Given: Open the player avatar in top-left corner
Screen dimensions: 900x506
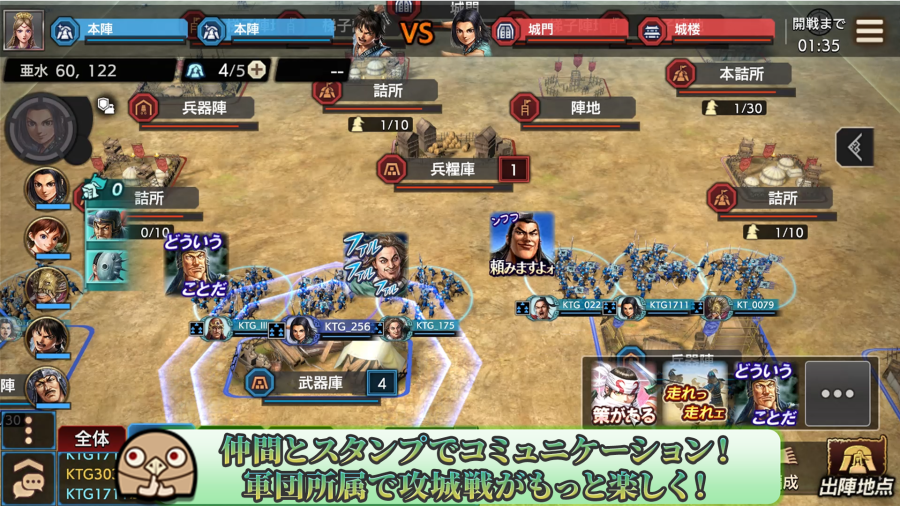Looking at the screenshot, I should 24,30.
